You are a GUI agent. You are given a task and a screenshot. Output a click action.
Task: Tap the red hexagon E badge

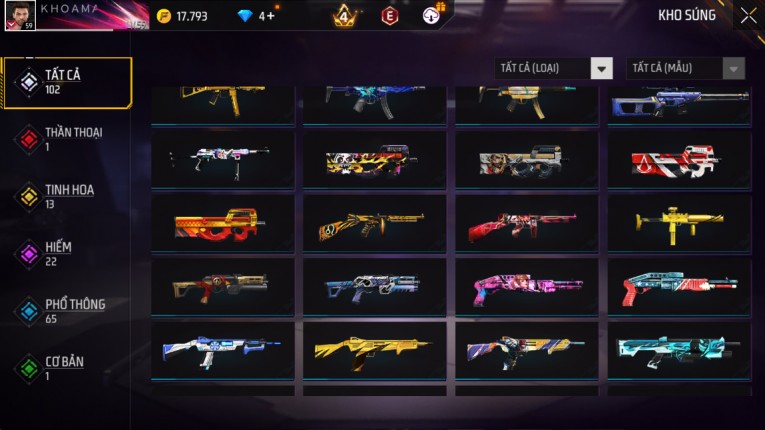(390, 16)
